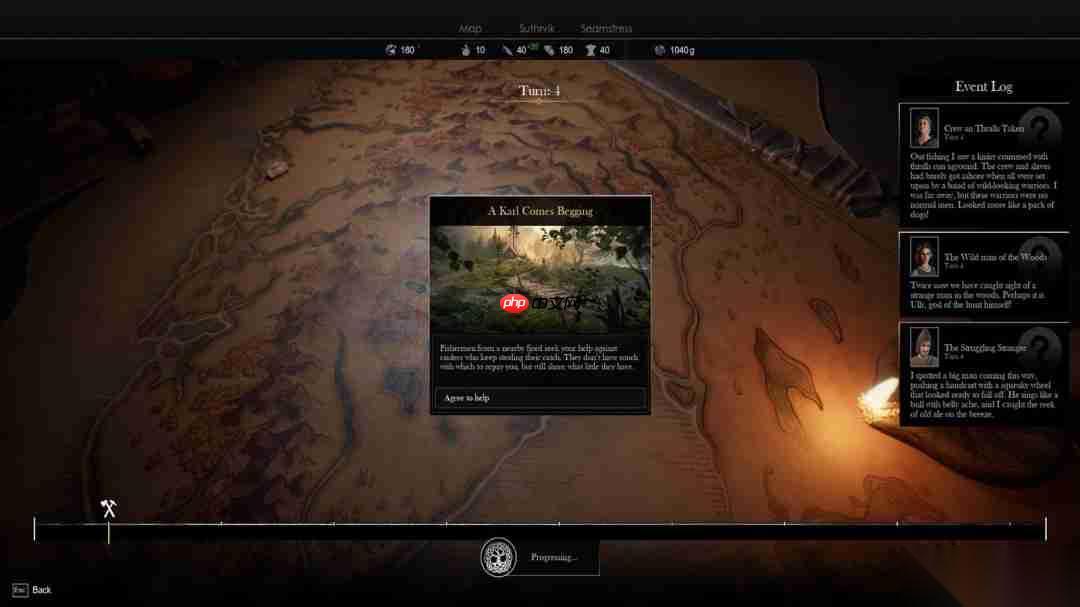Image resolution: width=1080 pixels, height=607 pixels.
Task: Open the Suthrvik tab
Action: click(x=536, y=29)
